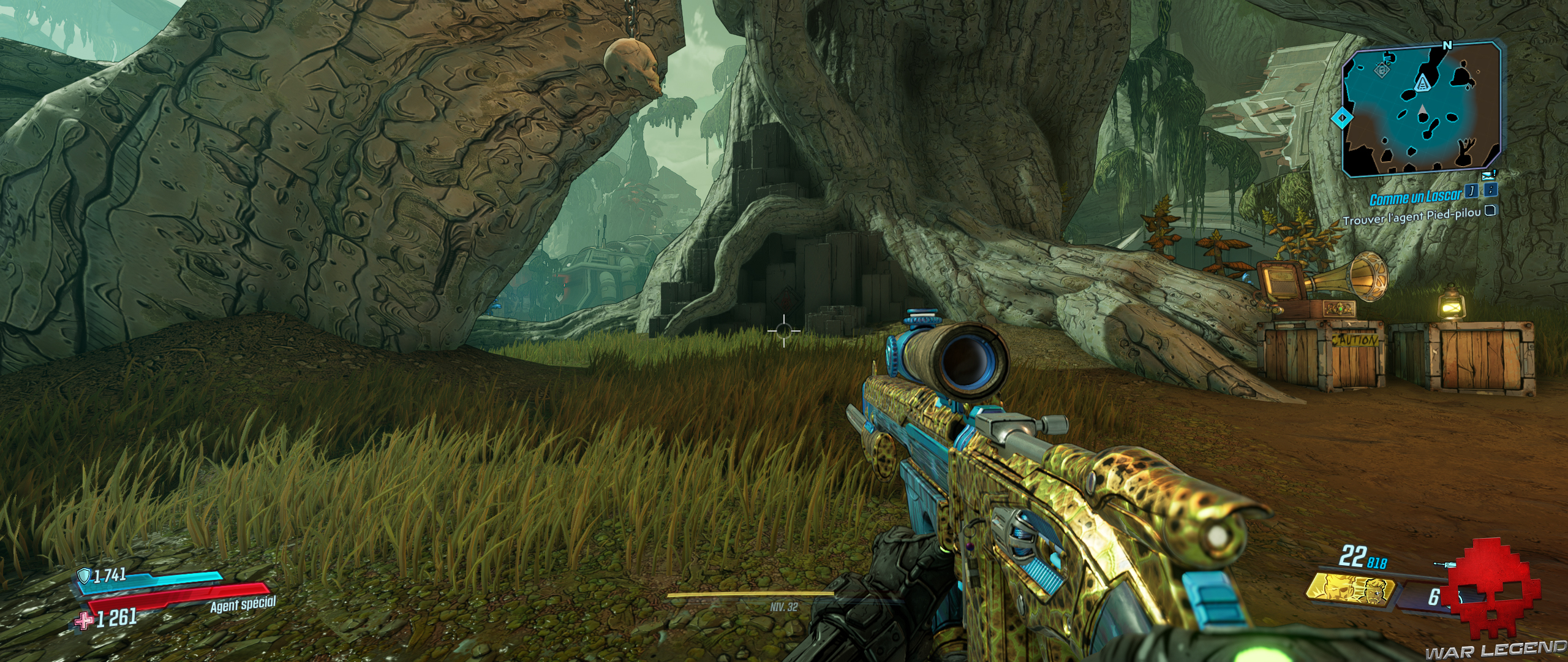
Task: Click the fast travel diamond on the minimap's left edge
Action: (1343, 118)
